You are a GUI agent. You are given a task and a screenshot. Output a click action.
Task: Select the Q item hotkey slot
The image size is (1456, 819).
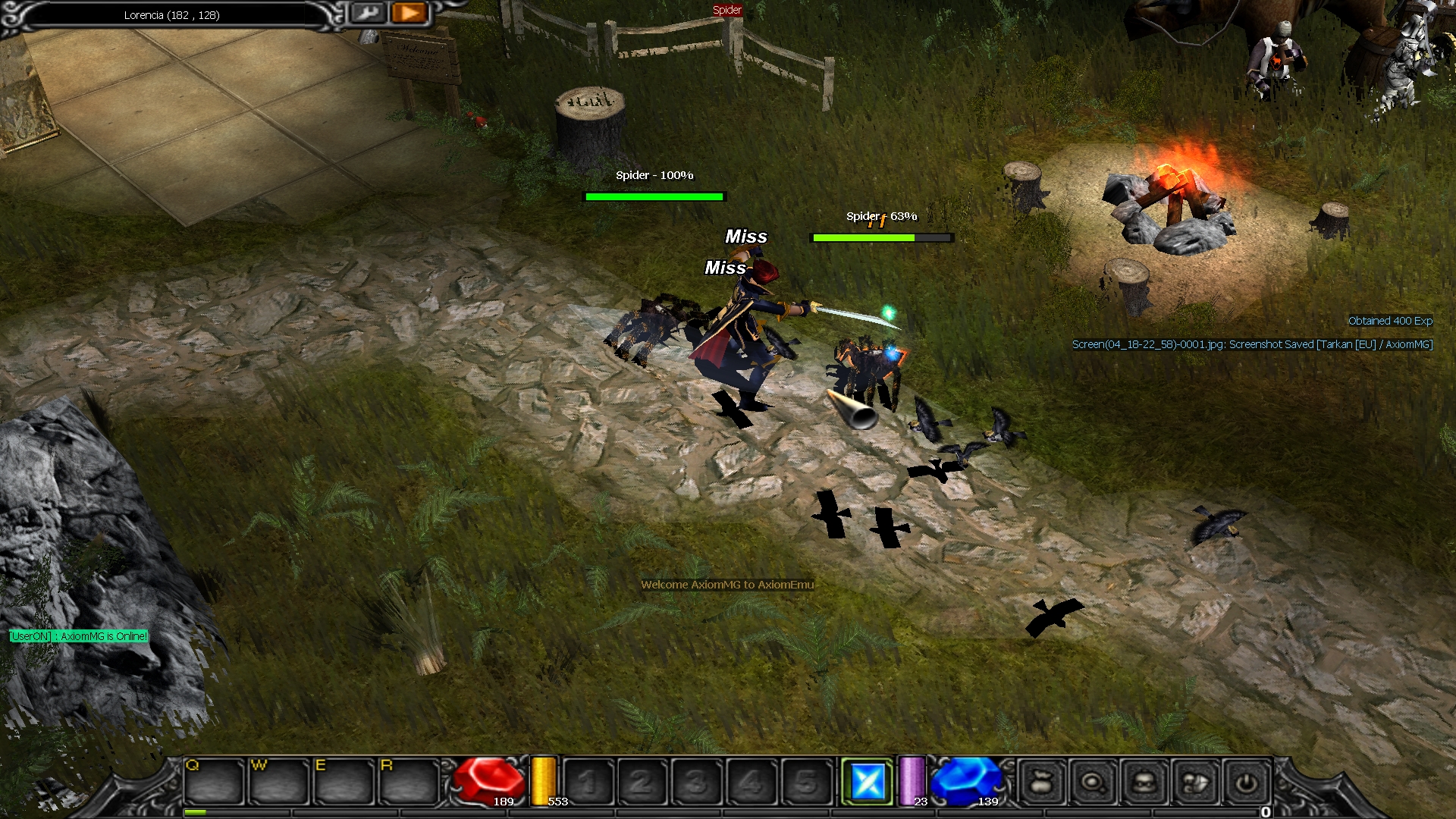[x=213, y=781]
